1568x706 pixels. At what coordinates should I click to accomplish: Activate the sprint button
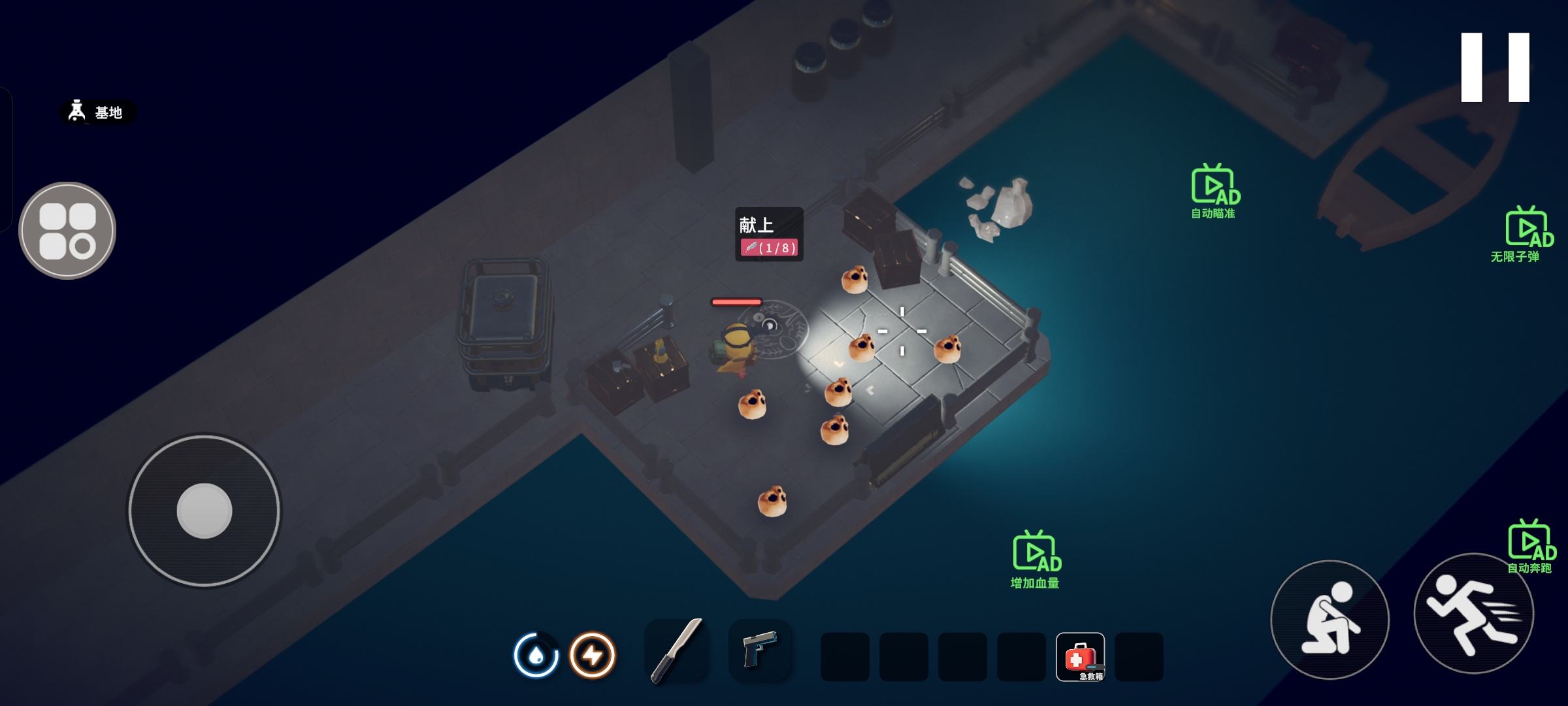1473,614
